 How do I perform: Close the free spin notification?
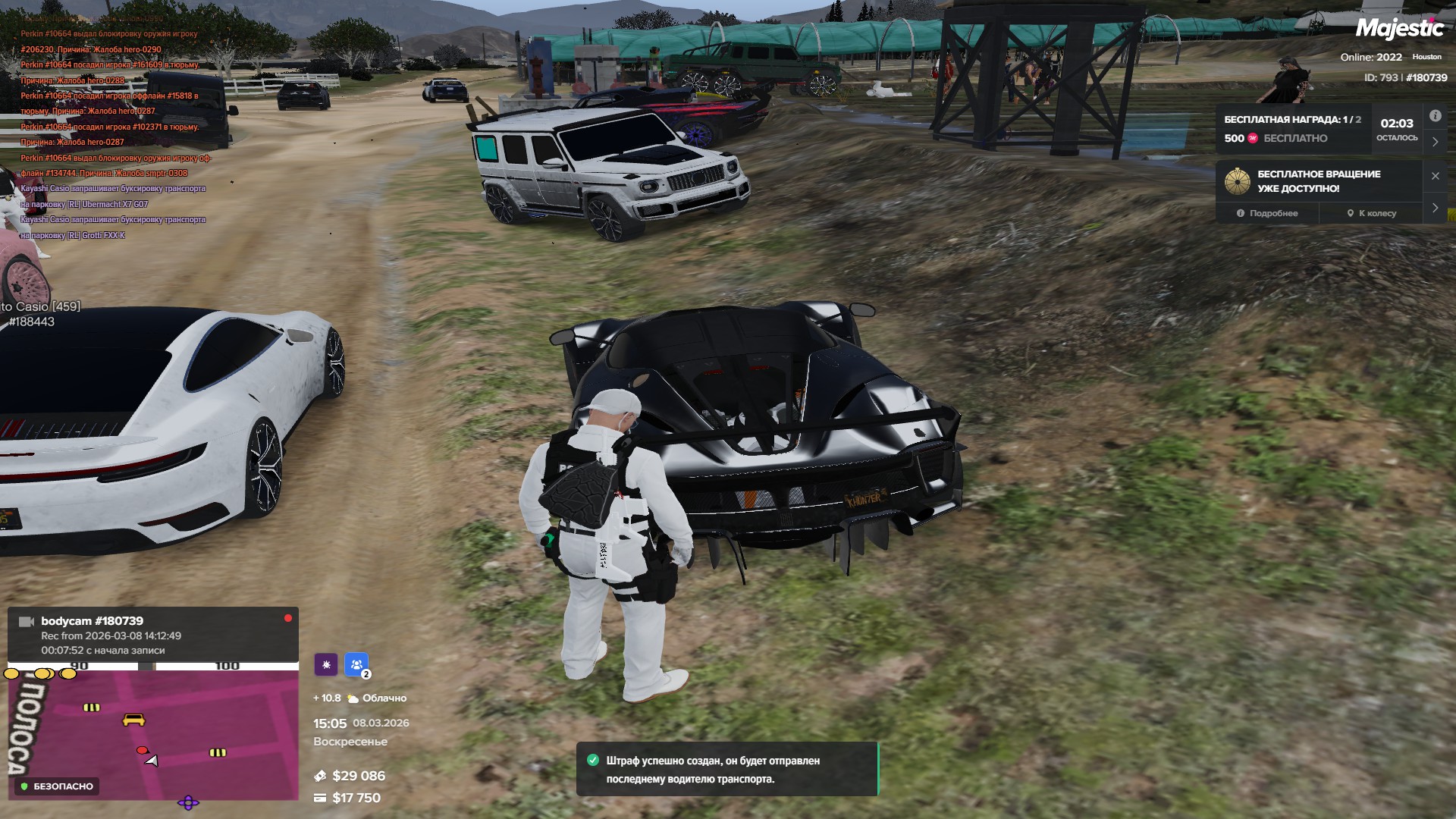tap(1435, 176)
